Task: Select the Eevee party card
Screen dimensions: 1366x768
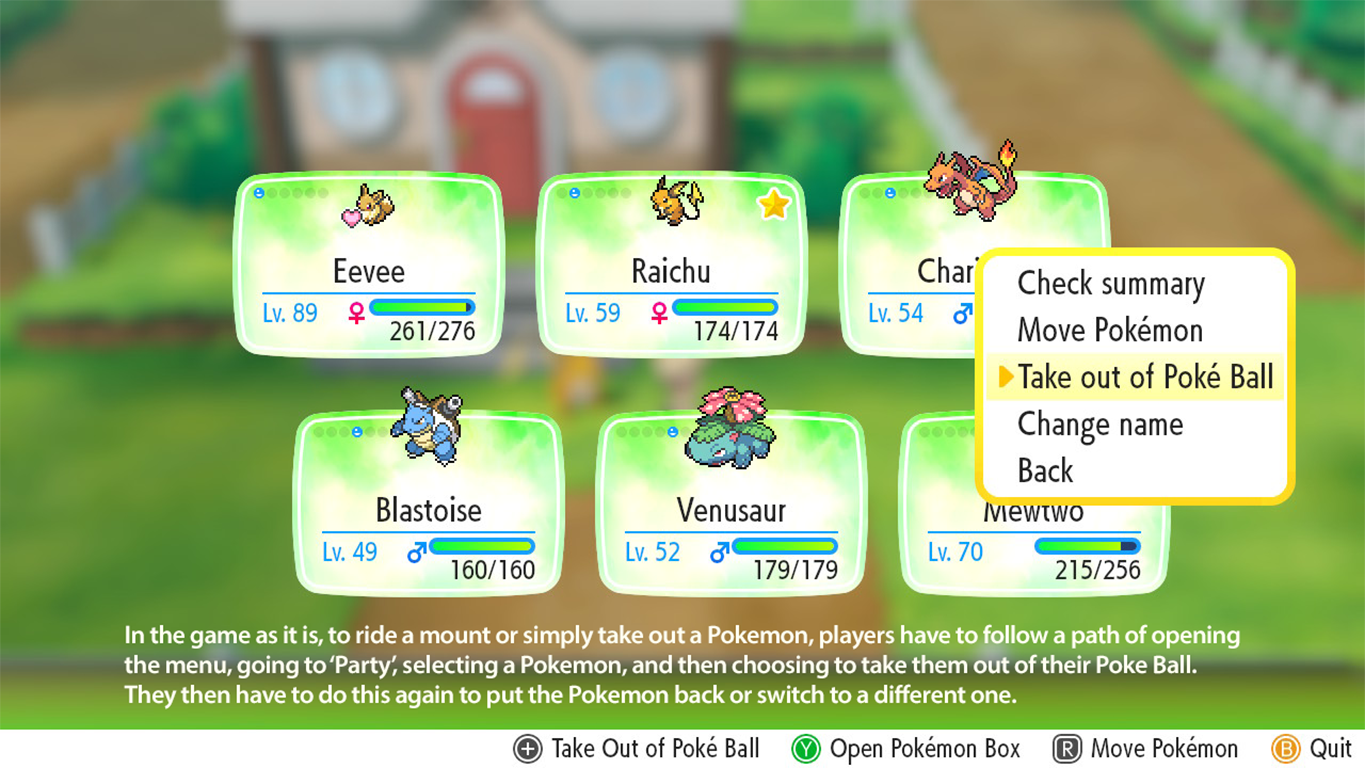Action: point(368,265)
